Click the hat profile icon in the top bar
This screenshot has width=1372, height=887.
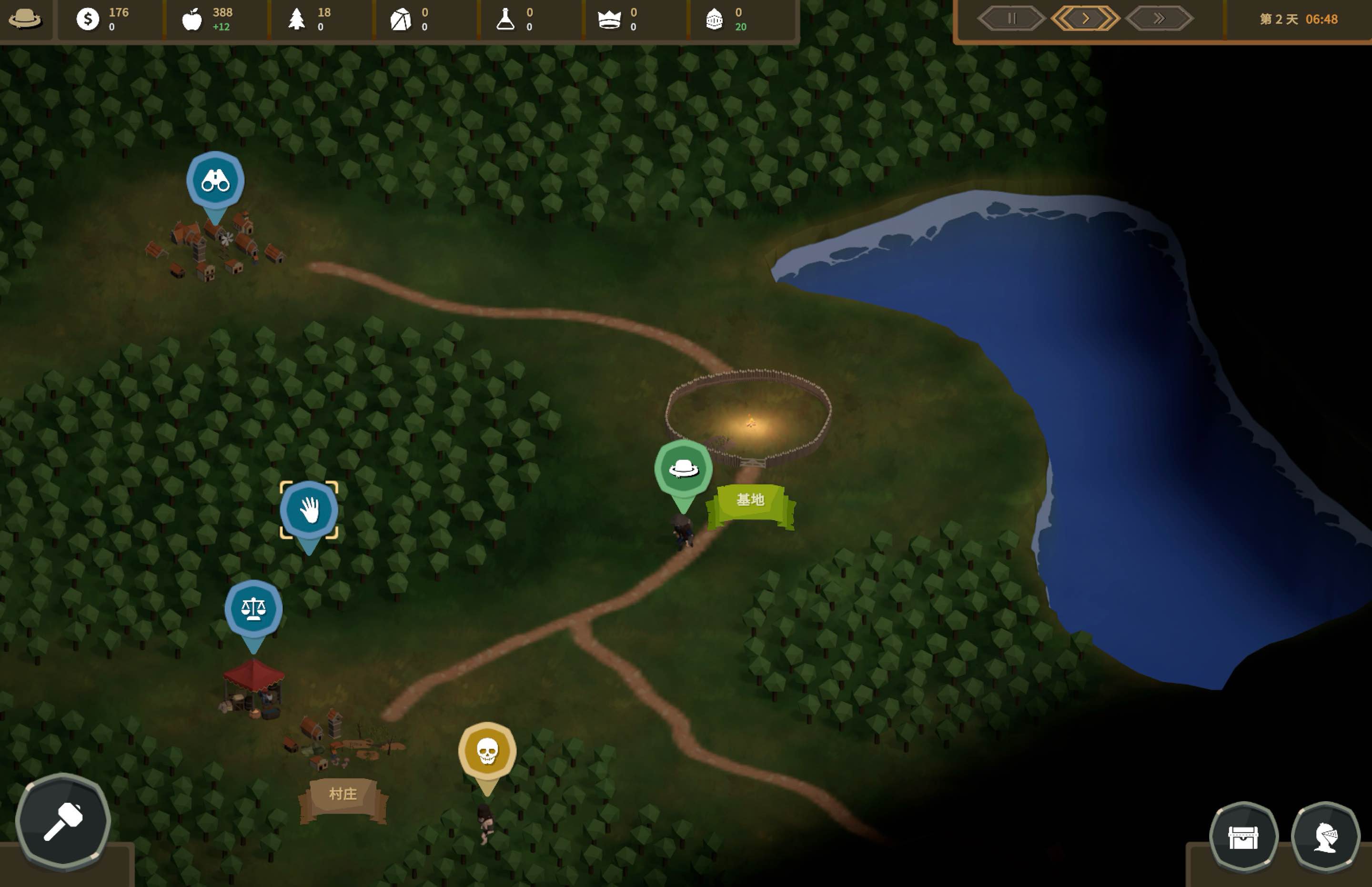(25, 19)
